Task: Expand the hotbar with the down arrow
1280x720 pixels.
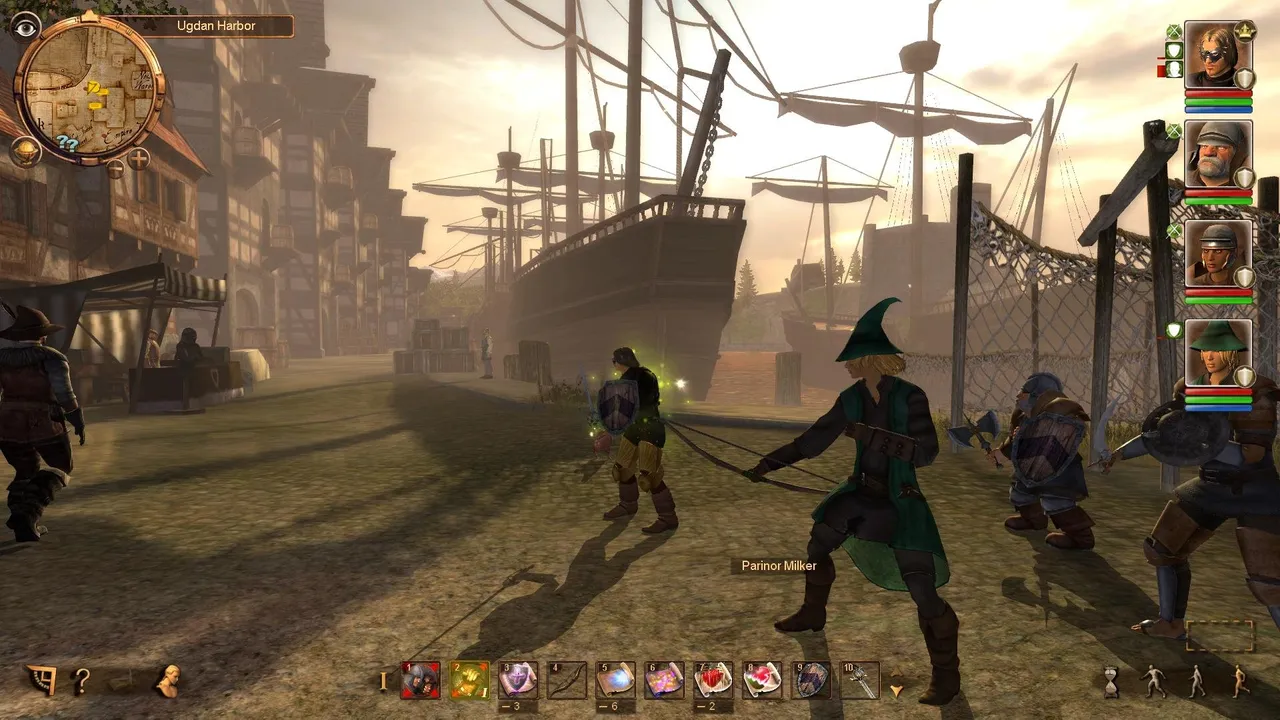Action: [897, 690]
